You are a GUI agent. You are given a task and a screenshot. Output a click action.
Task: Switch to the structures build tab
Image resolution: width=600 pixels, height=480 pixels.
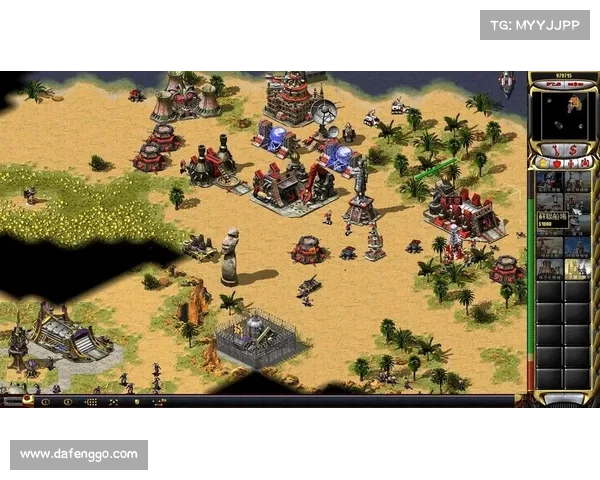[543, 163]
